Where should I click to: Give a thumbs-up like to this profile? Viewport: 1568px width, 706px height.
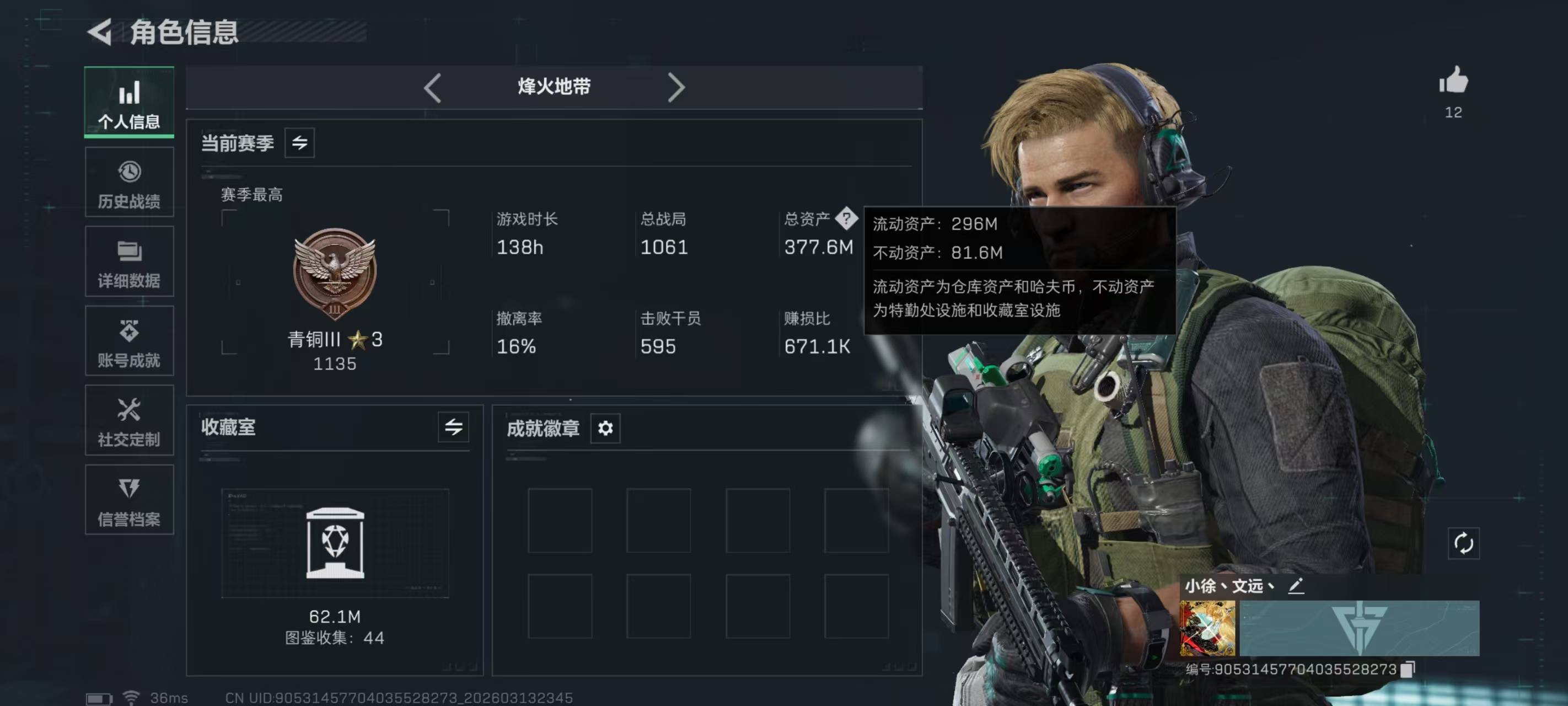1453,81
